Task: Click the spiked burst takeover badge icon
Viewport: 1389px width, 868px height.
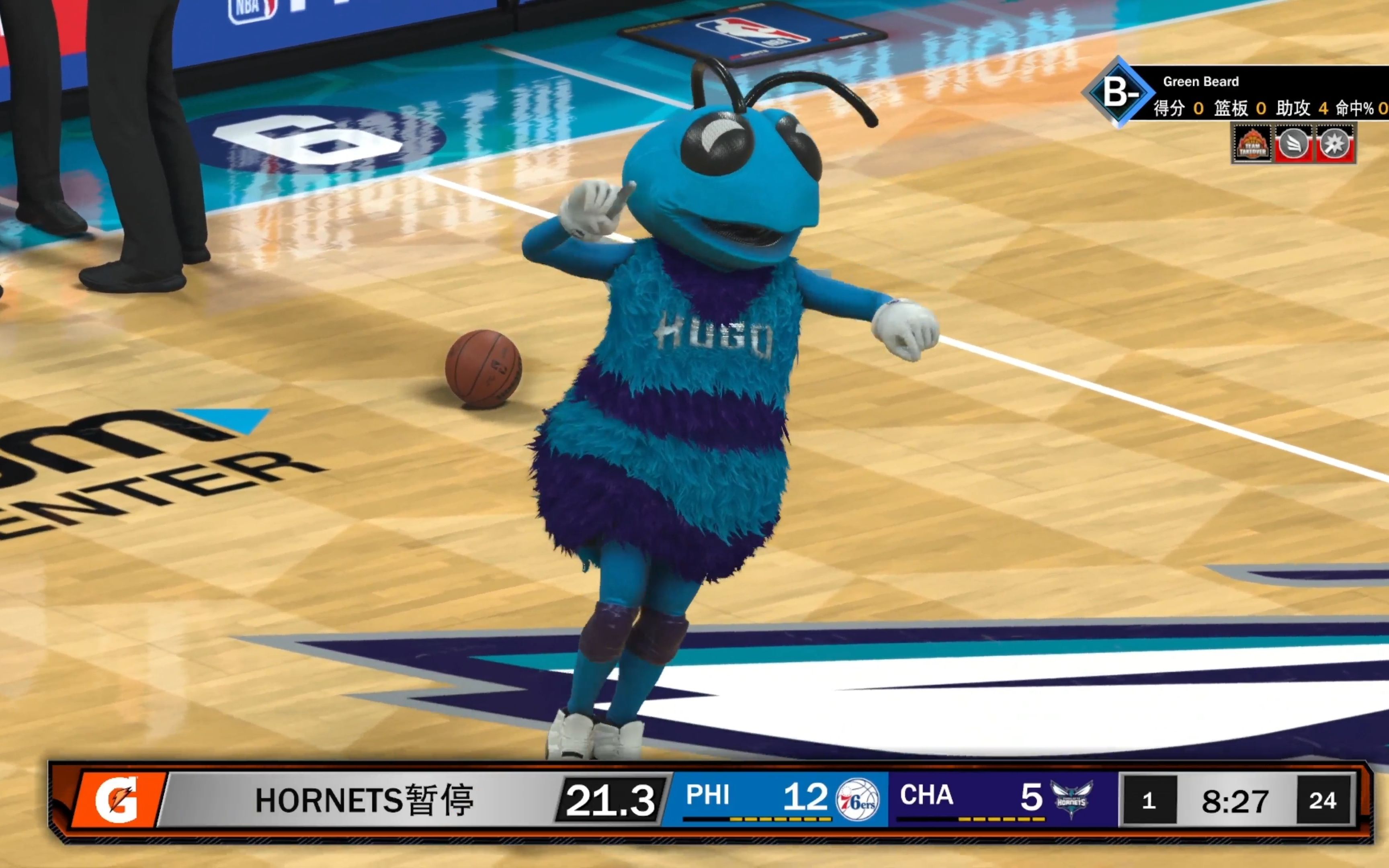Action: click(1334, 143)
